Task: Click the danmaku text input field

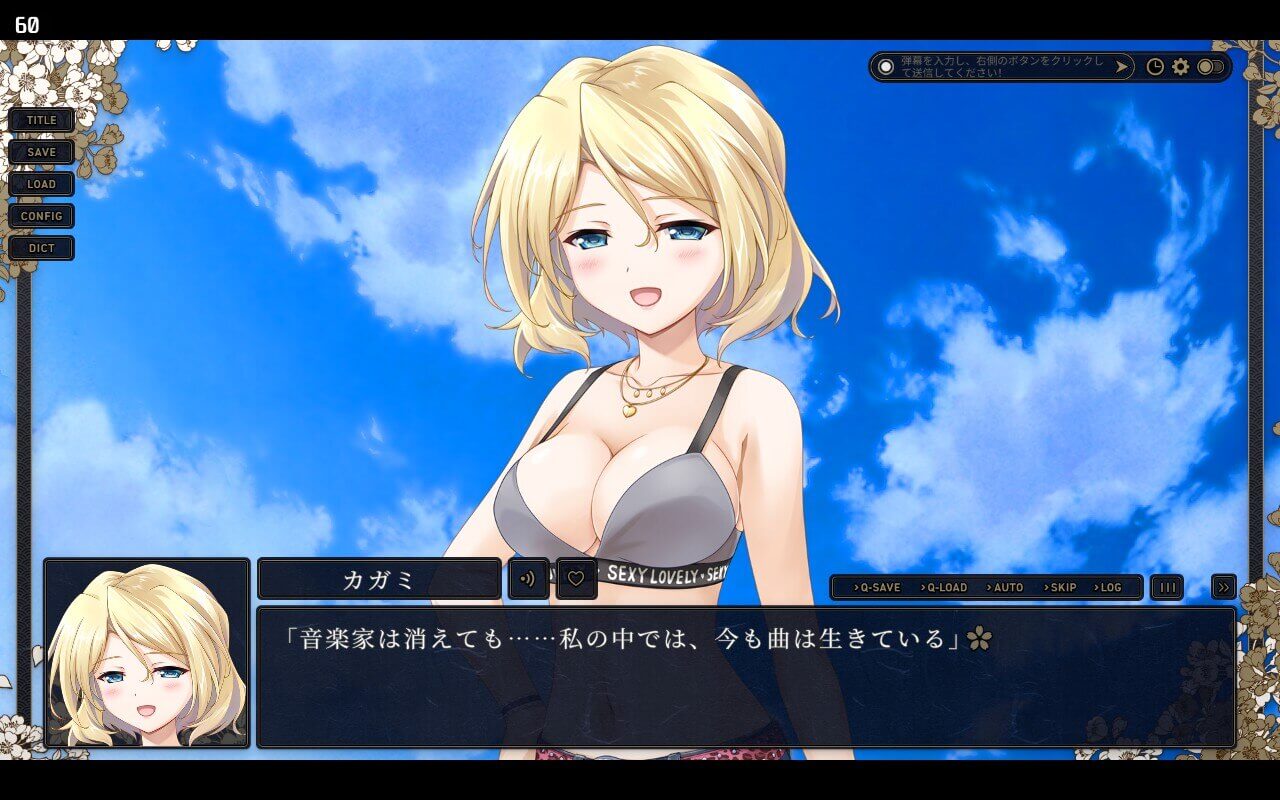Action: coord(1000,67)
